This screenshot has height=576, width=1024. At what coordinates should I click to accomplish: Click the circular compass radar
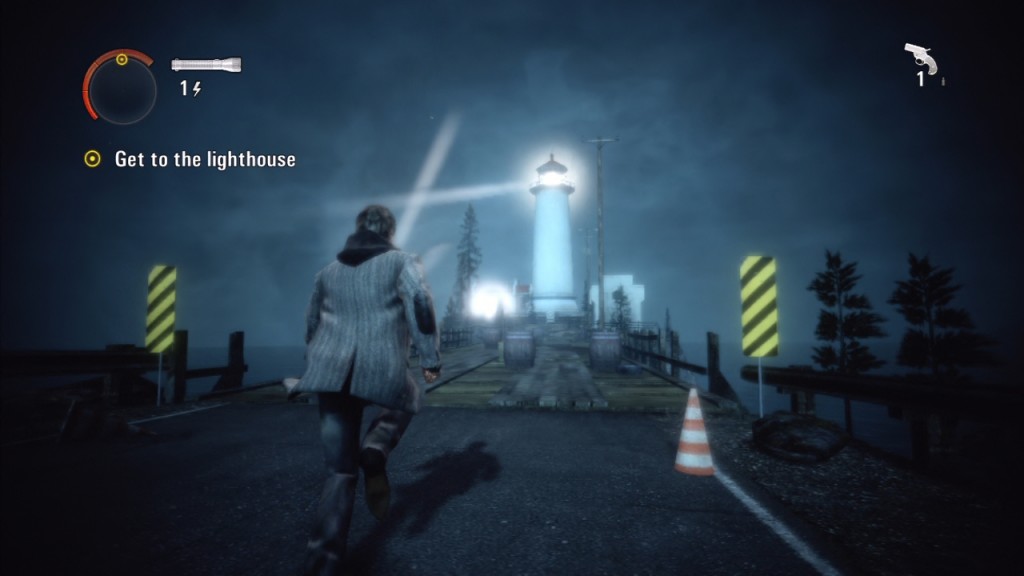(120, 87)
